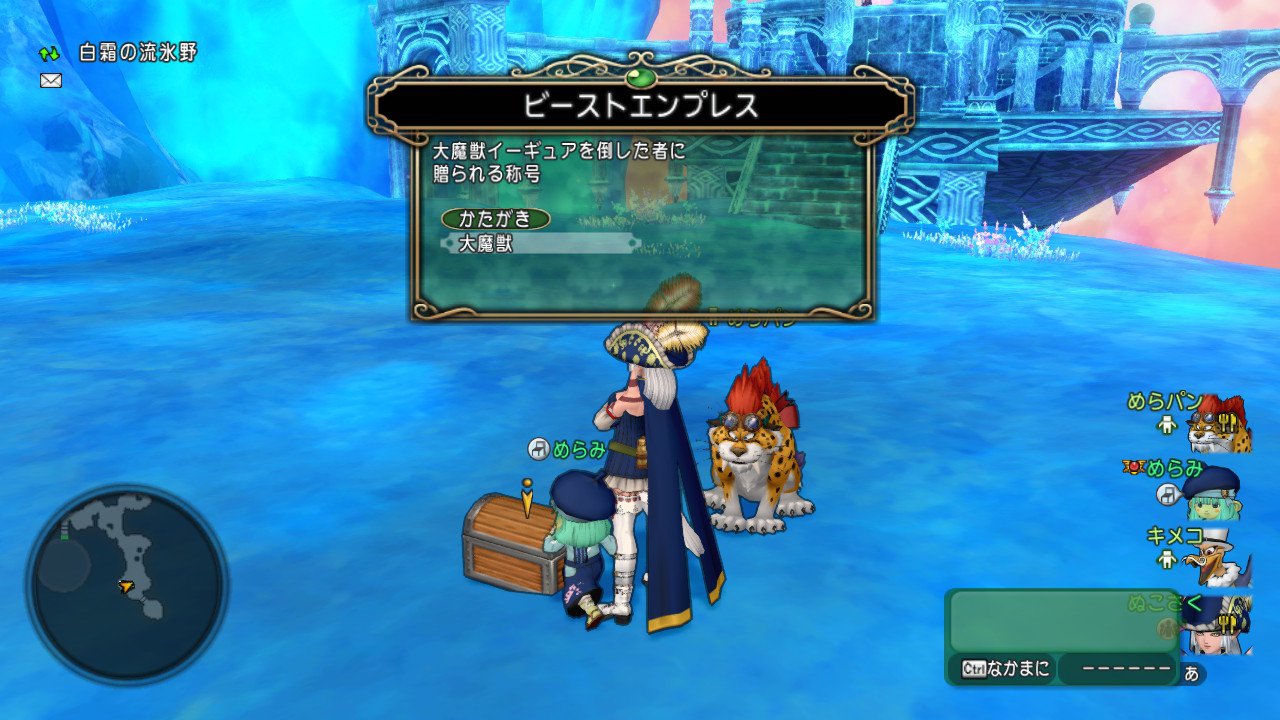
Task: Click the gradient bar next to 大魔獣
Action: pyautogui.click(x=570, y=243)
